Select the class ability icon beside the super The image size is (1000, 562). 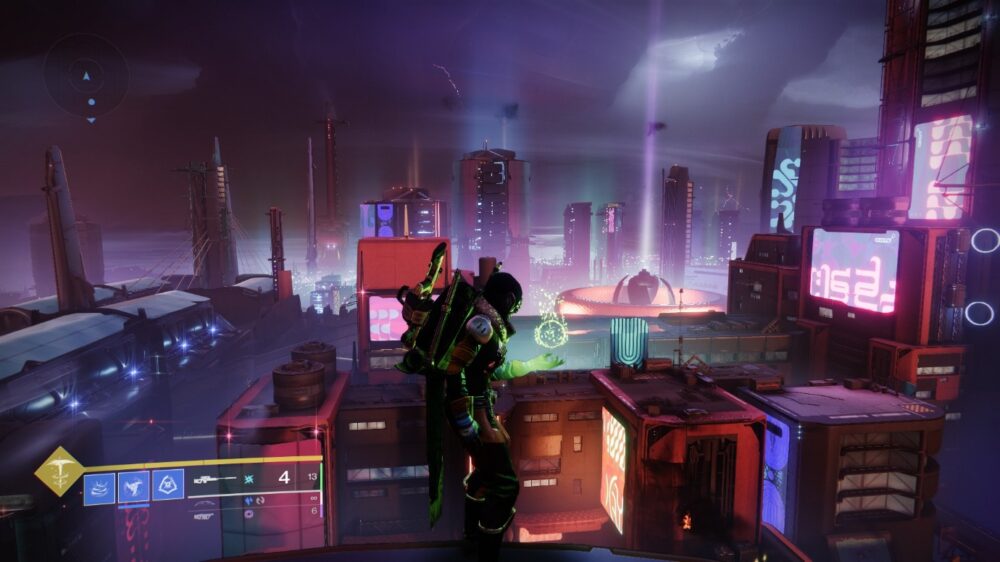(99, 487)
